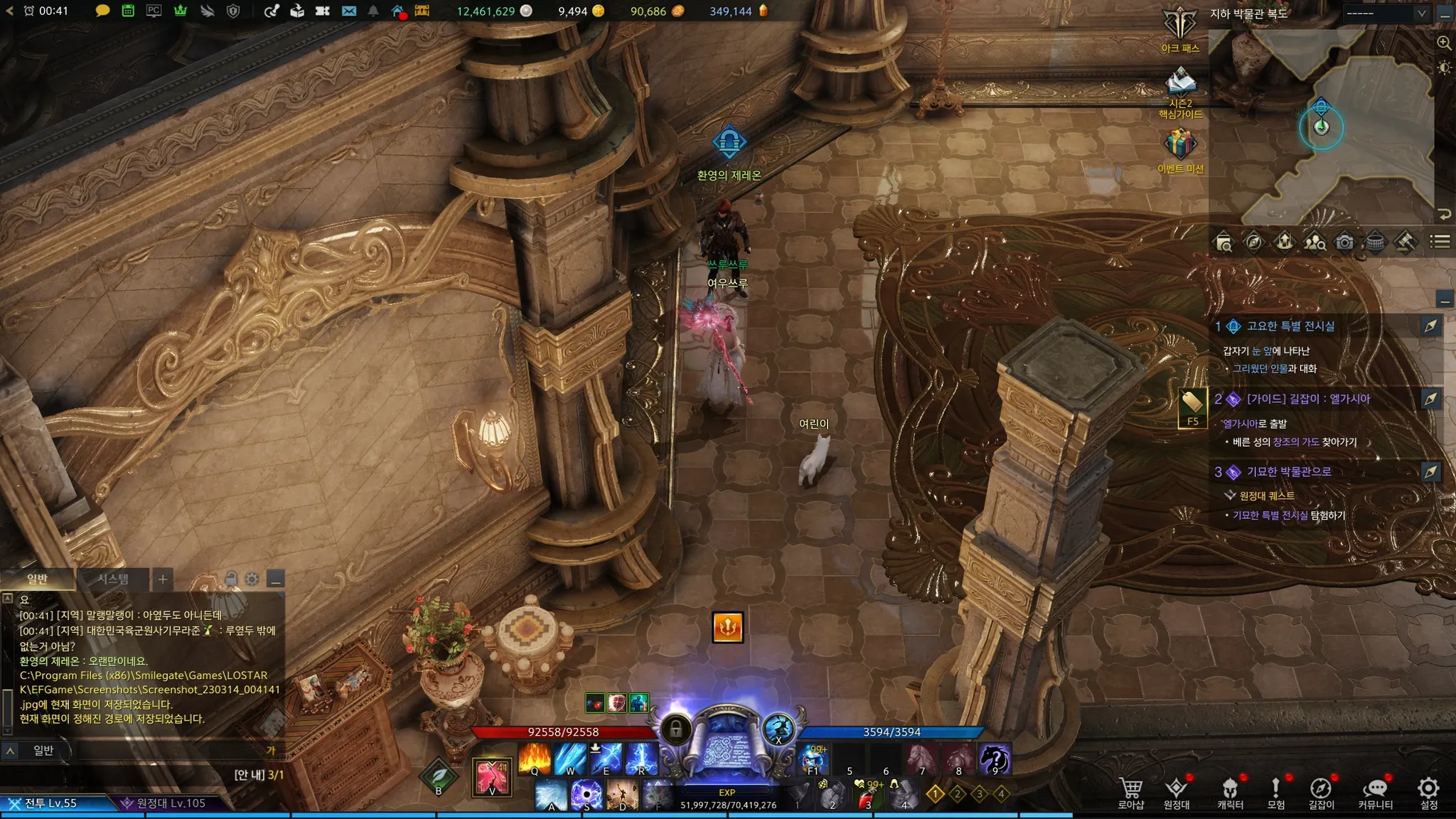Open the 이벤트 미션 gift icon
This screenshot has height=819, width=1456.
click(1180, 148)
